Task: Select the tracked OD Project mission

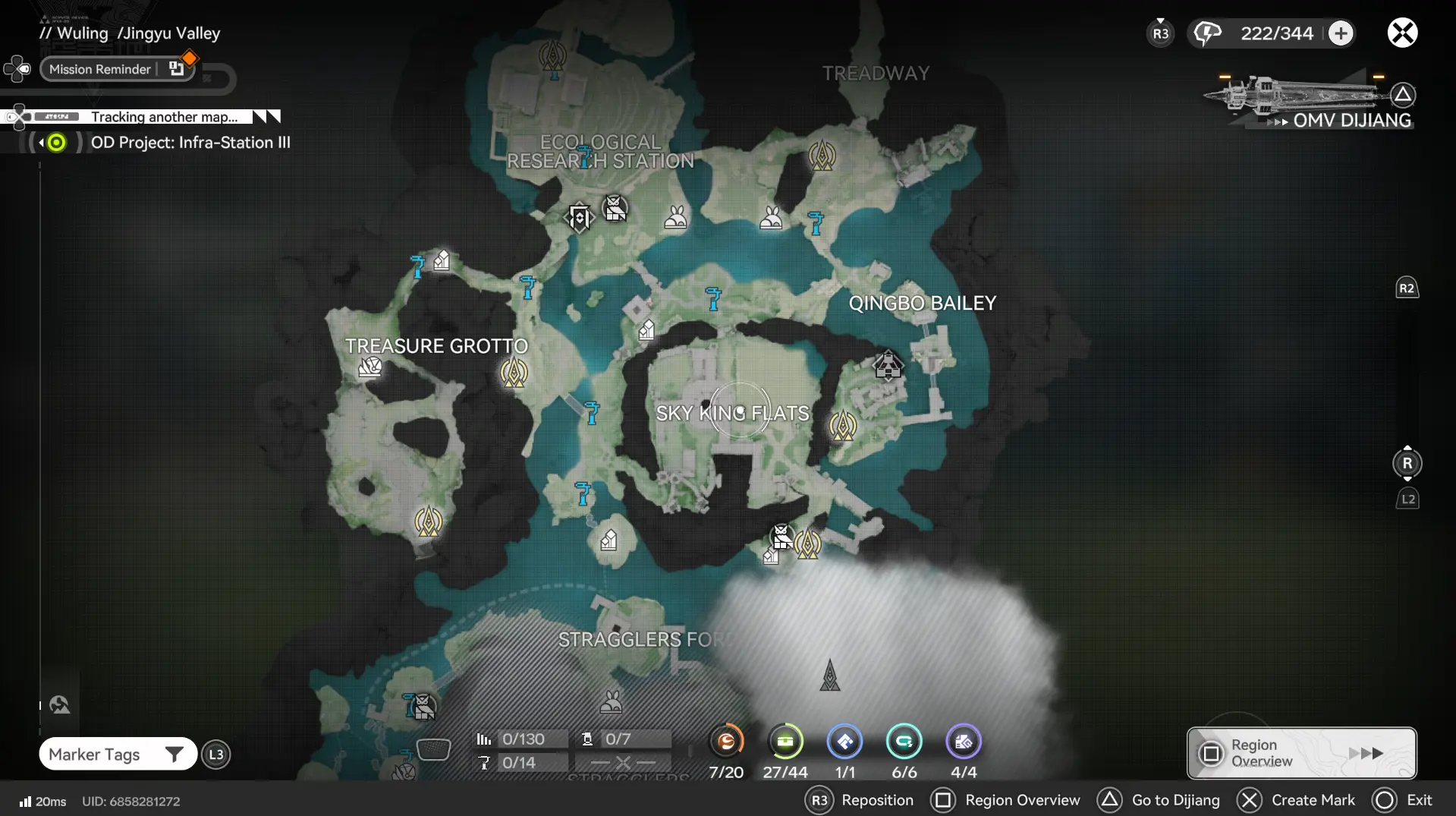Action: [190, 143]
